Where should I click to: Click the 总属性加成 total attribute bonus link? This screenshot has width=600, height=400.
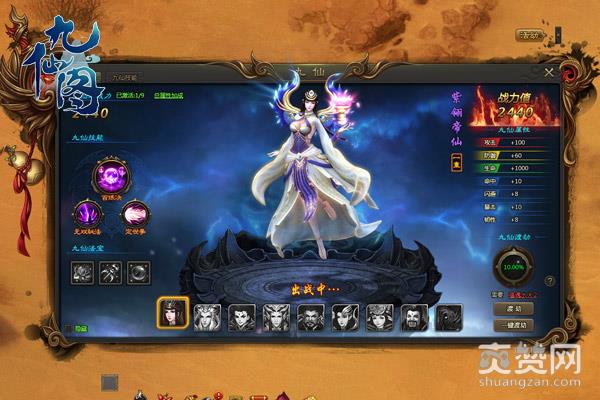167,97
